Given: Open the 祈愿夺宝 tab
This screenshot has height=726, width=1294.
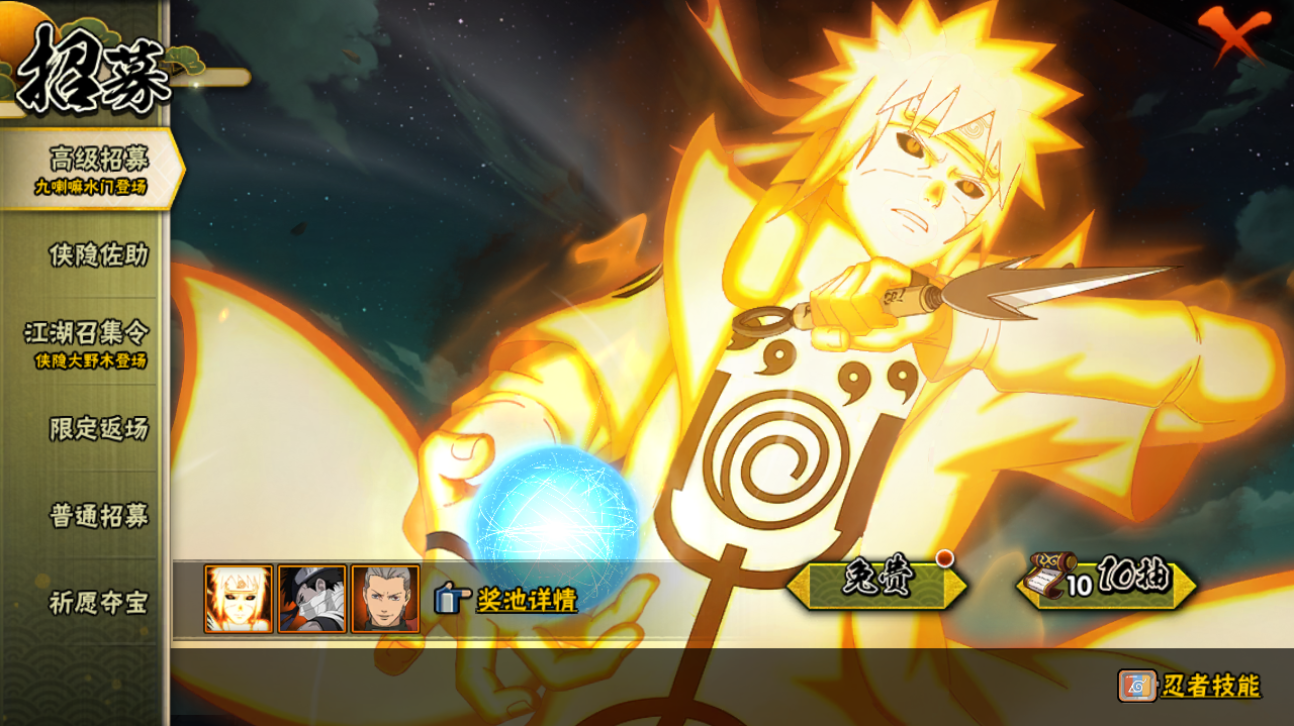Looking at the screenshot, I should click(98, 603).
